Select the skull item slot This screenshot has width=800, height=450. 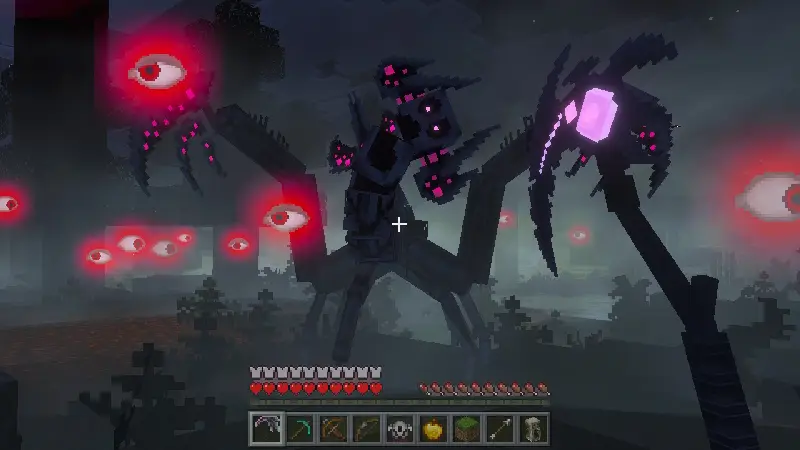399,427
